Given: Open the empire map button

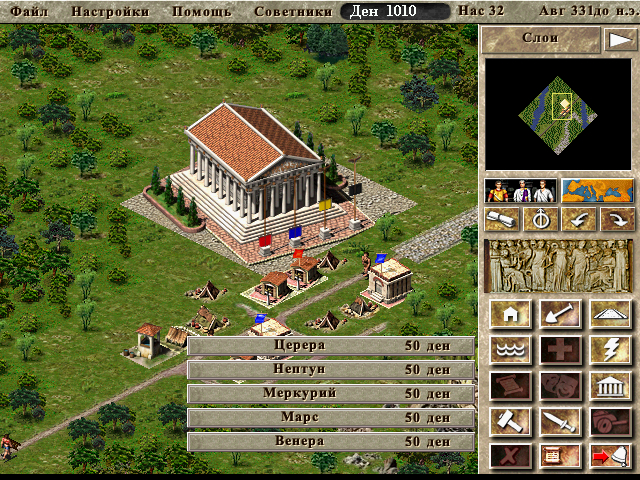Looking at the screenshot, I should (x=597, y=190).
